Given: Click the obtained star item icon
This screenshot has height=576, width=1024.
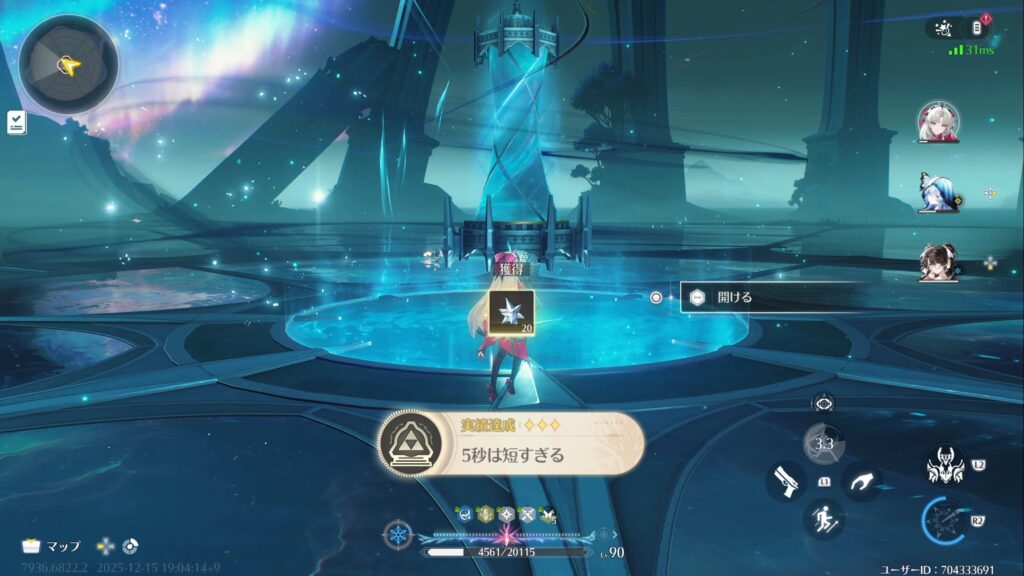Looking at the screenshot, I should click(x=511, y=312).
